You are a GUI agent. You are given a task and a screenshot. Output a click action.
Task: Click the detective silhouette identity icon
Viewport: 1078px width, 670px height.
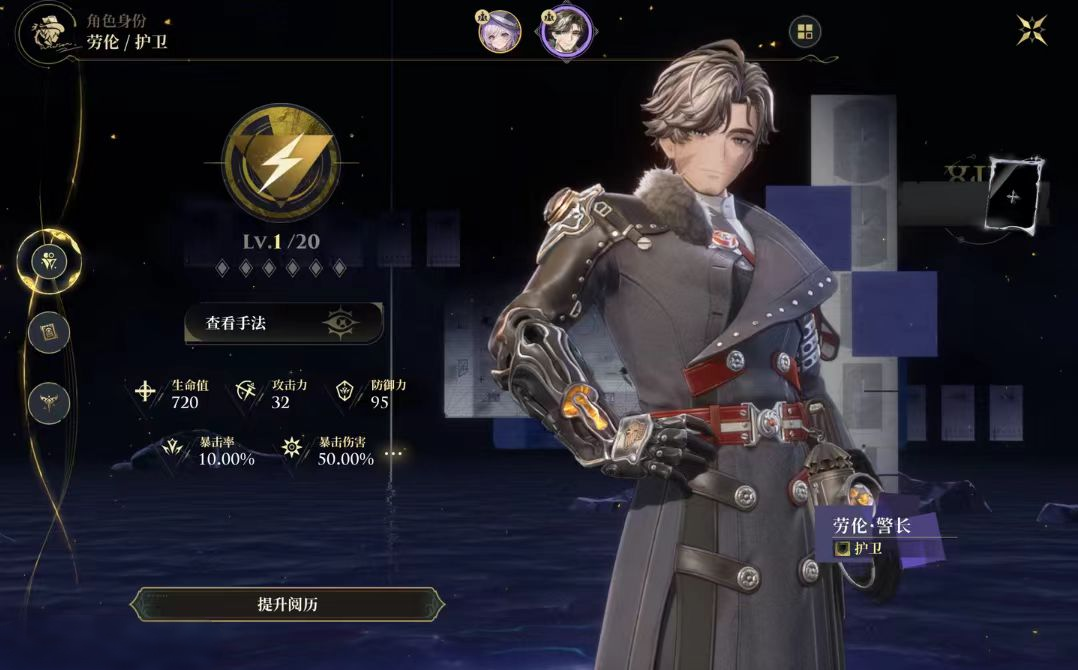tap(45, 32)
